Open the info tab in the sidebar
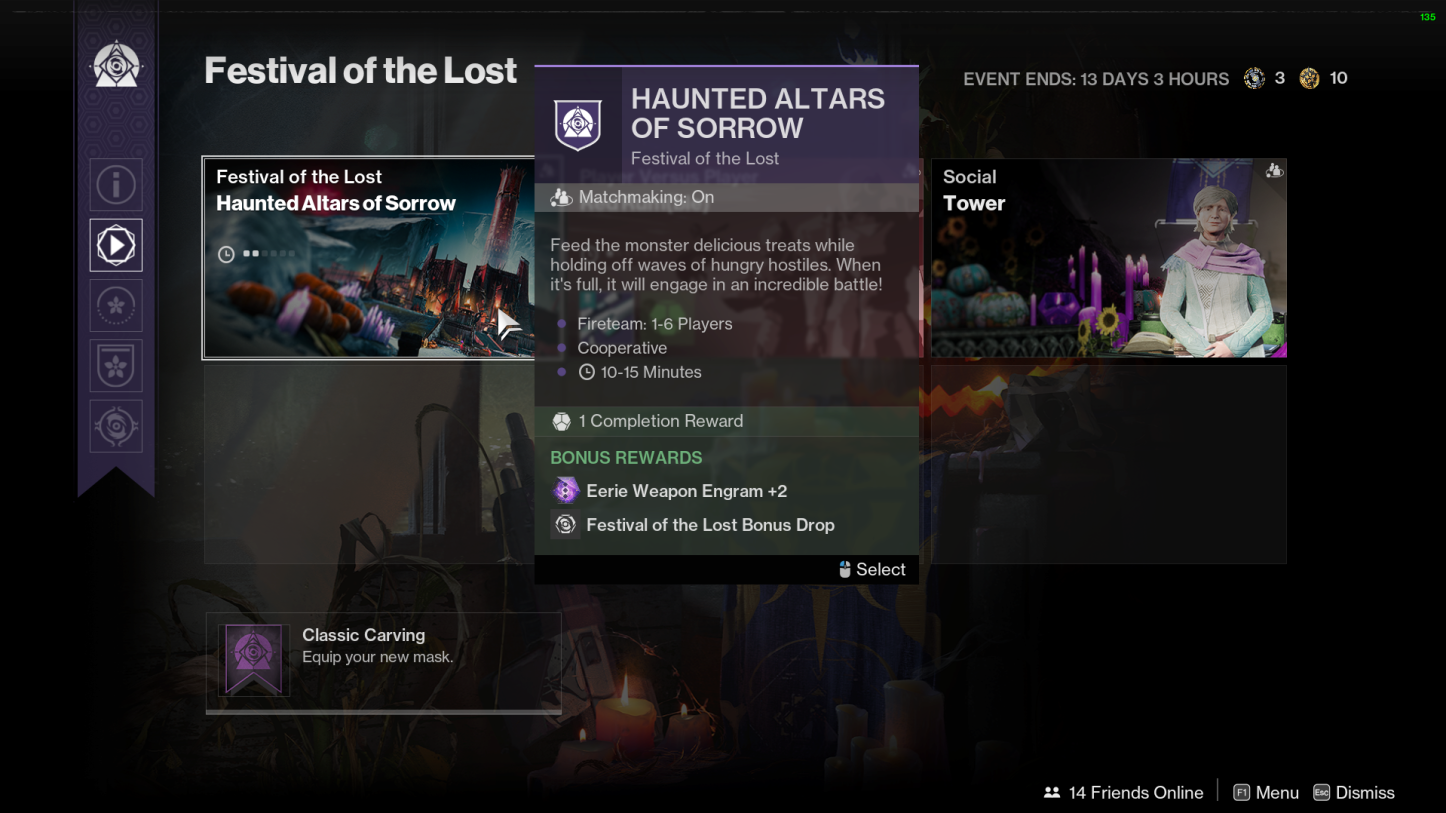This screenshot has width=1446, height=813. 116,185
